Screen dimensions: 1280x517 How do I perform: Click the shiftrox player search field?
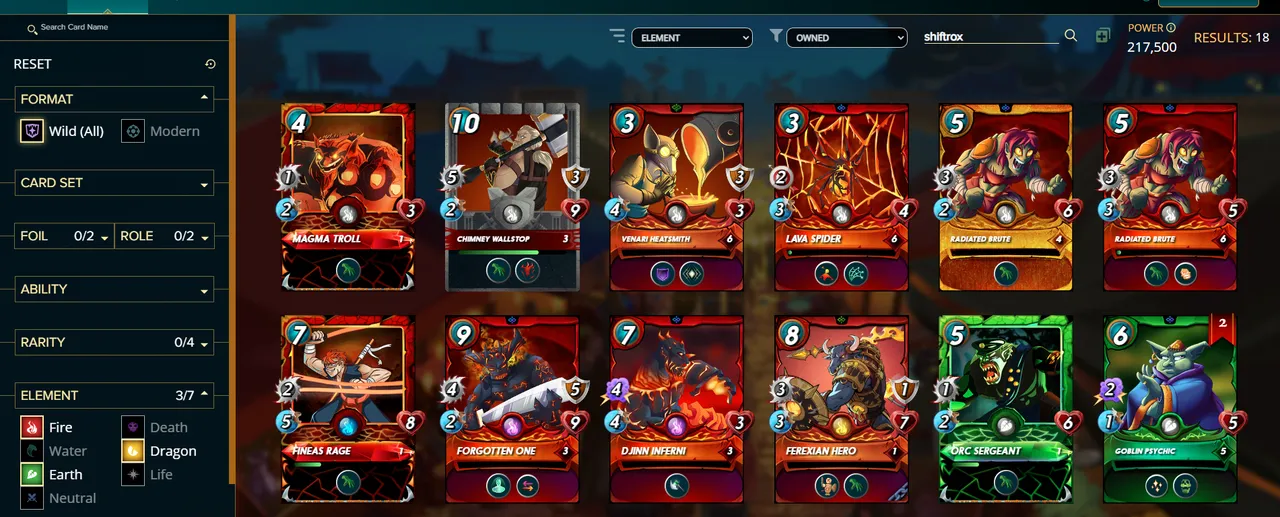click(989, 36)
